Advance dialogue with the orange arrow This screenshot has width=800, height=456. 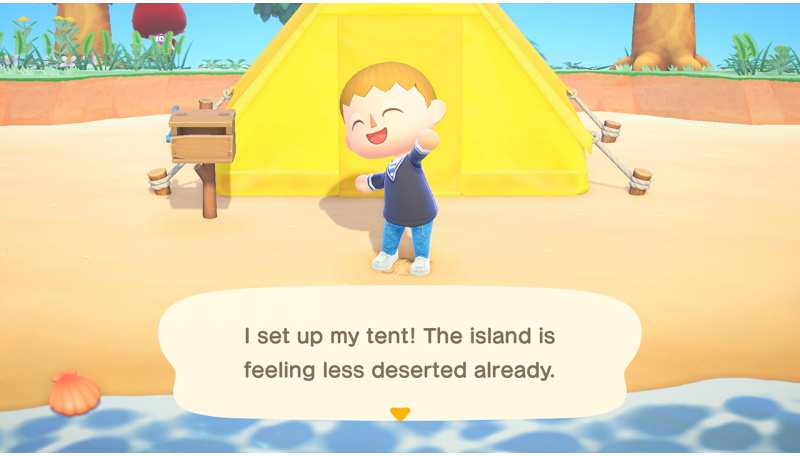pos(400,413)
